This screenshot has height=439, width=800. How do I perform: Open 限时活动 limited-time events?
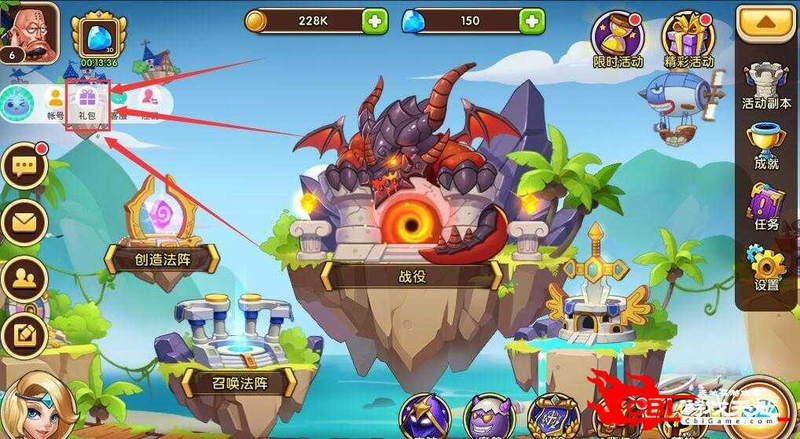coord(618,42)
